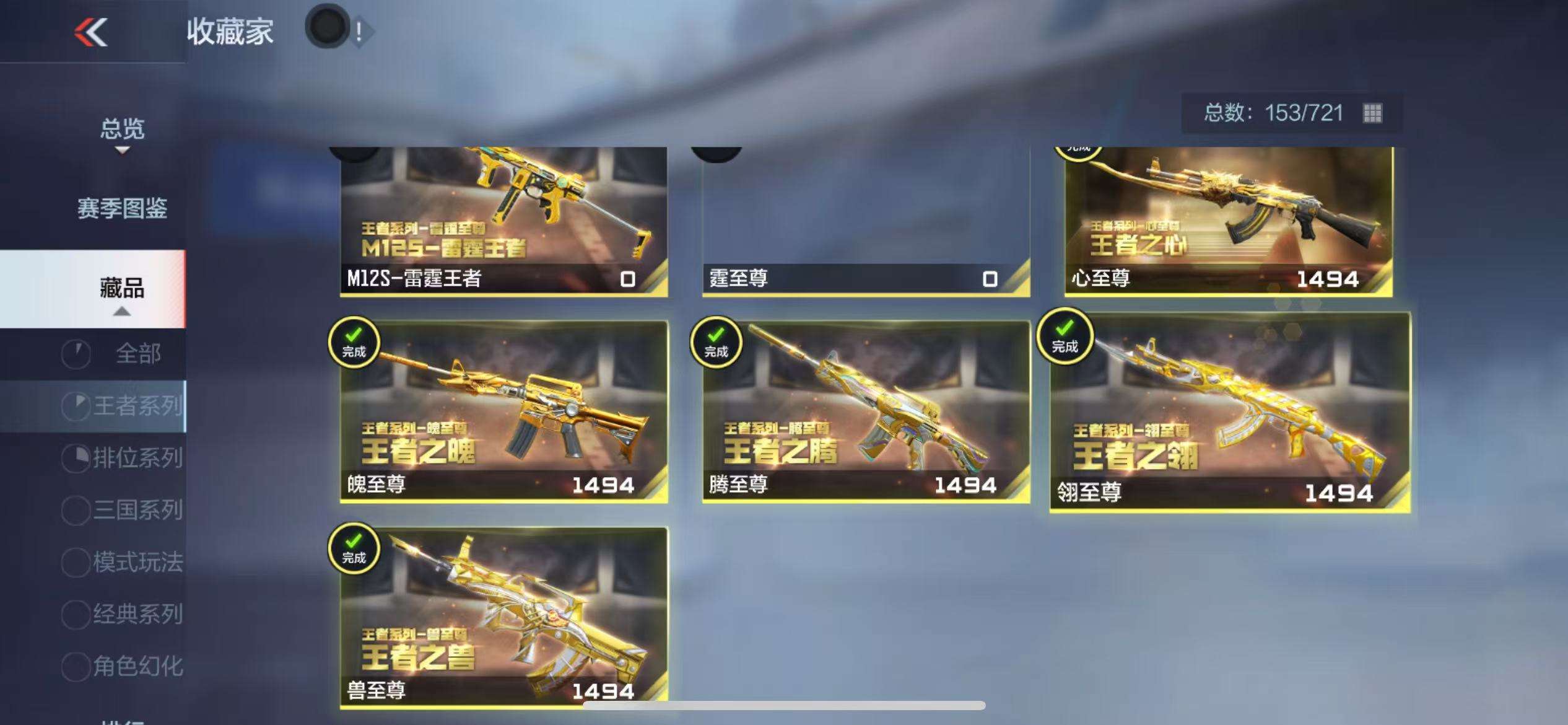Select the 三国系列 category
The image size is (1568, 725).
pyautogui.click(x=137, y=510)
